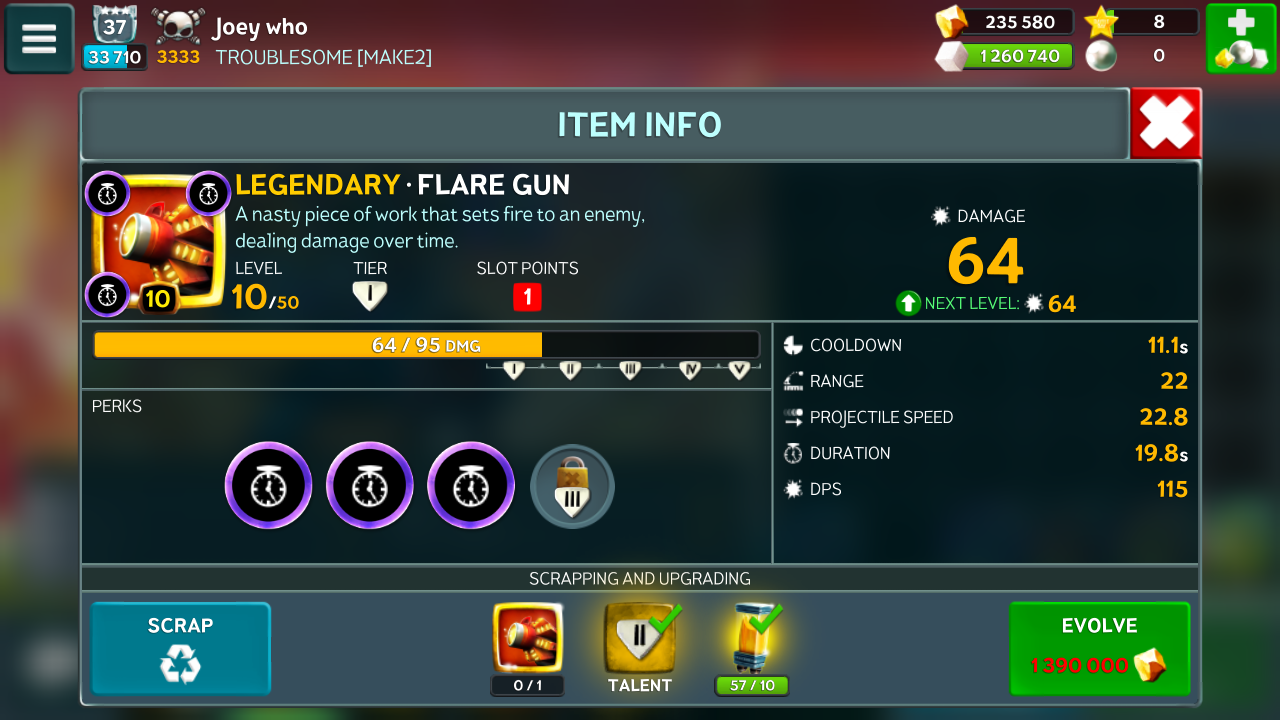
Task: Evolve the Flare Gun for 1390000 gold
Action: 1099,648
